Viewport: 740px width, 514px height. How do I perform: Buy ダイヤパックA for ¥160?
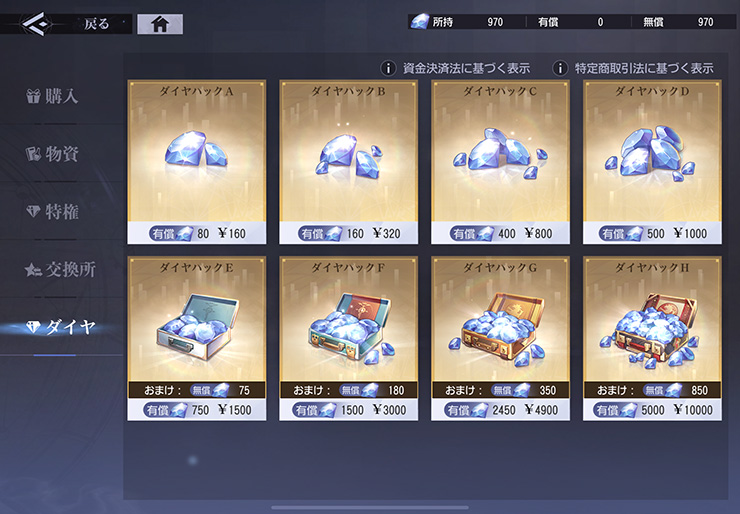tap(197, 162)
